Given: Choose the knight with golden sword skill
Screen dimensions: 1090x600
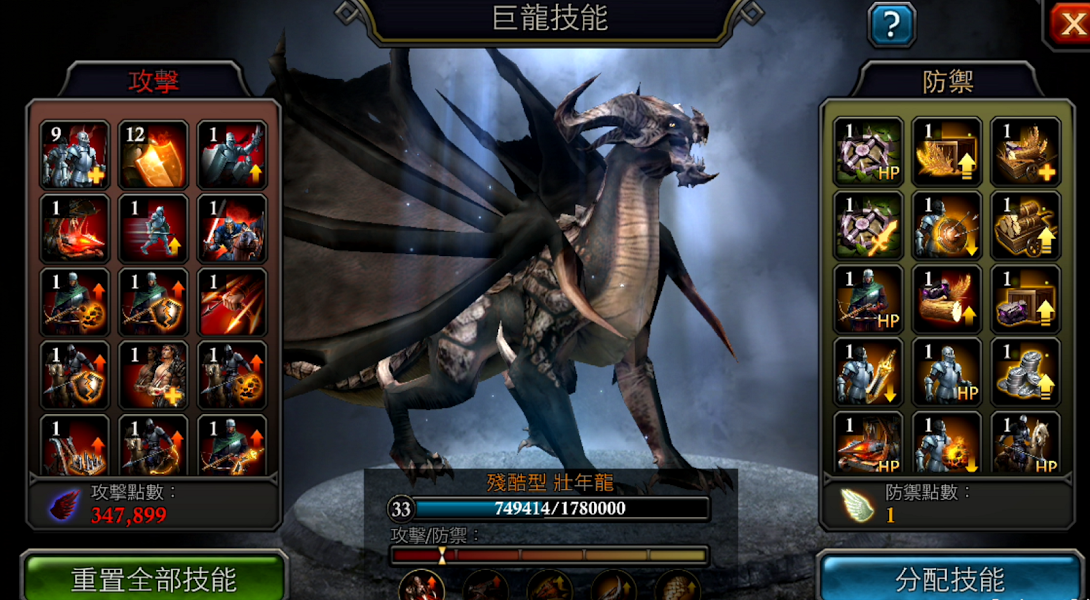Looking at the screenshot, I should (867, 373).
